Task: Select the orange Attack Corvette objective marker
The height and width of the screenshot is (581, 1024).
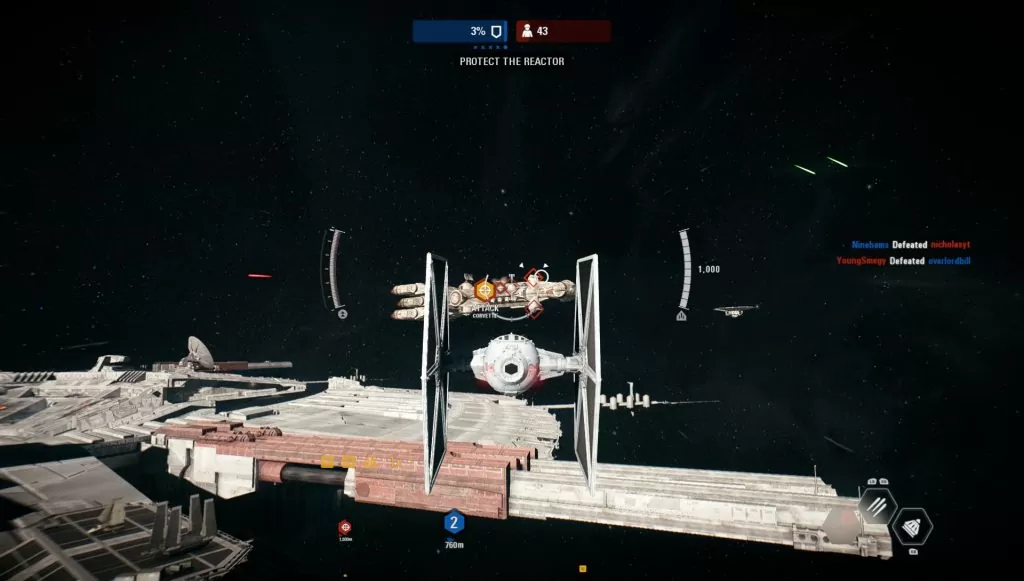Action: pos(485,290)
